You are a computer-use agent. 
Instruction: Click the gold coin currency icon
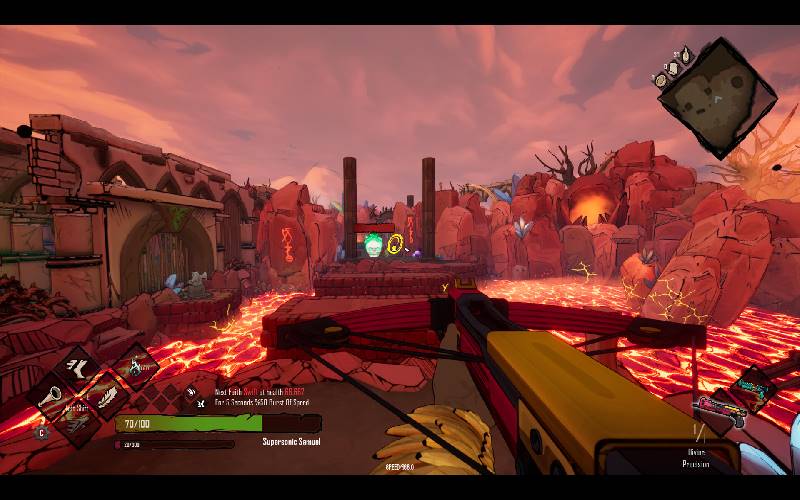click(x=662, y=80)
